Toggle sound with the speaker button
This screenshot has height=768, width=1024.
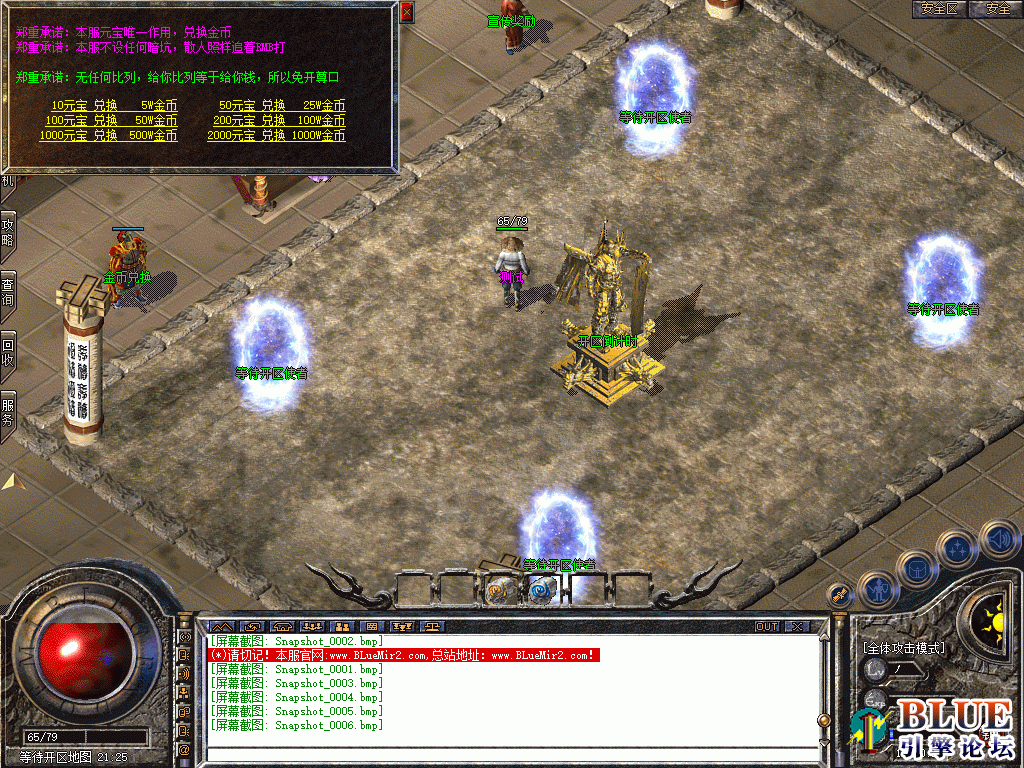tap(998, 541)
